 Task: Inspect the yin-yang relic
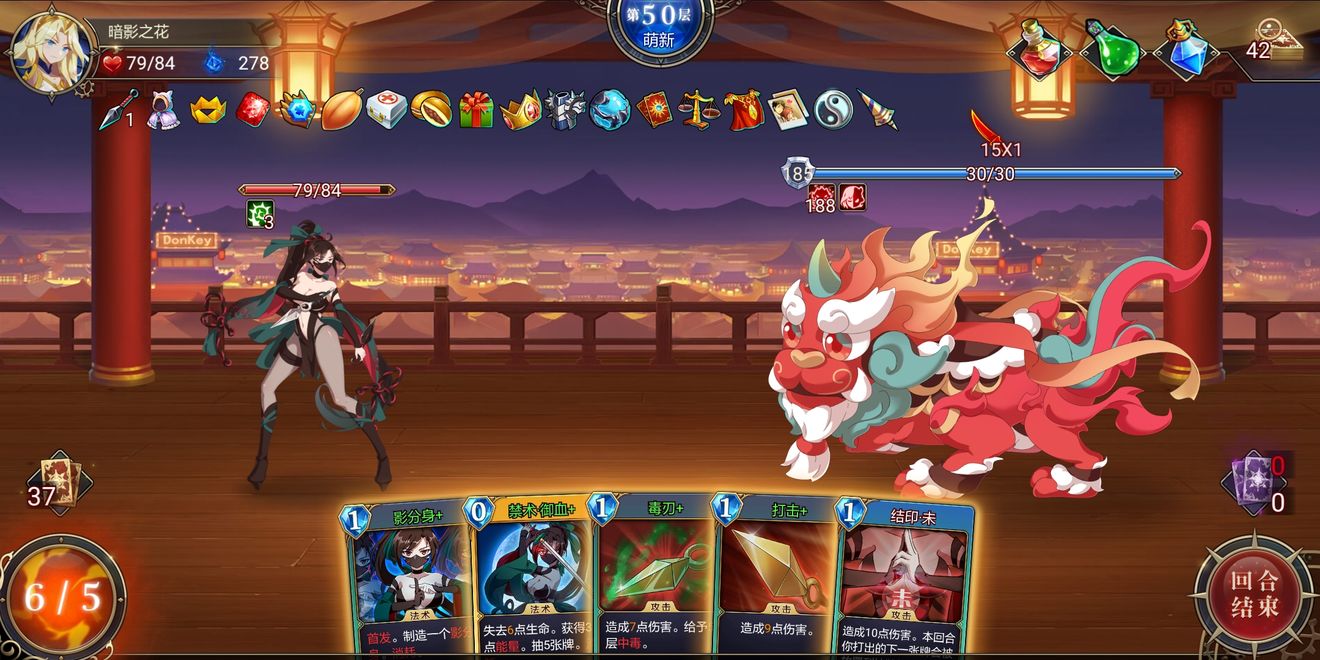tap(832, 109)
